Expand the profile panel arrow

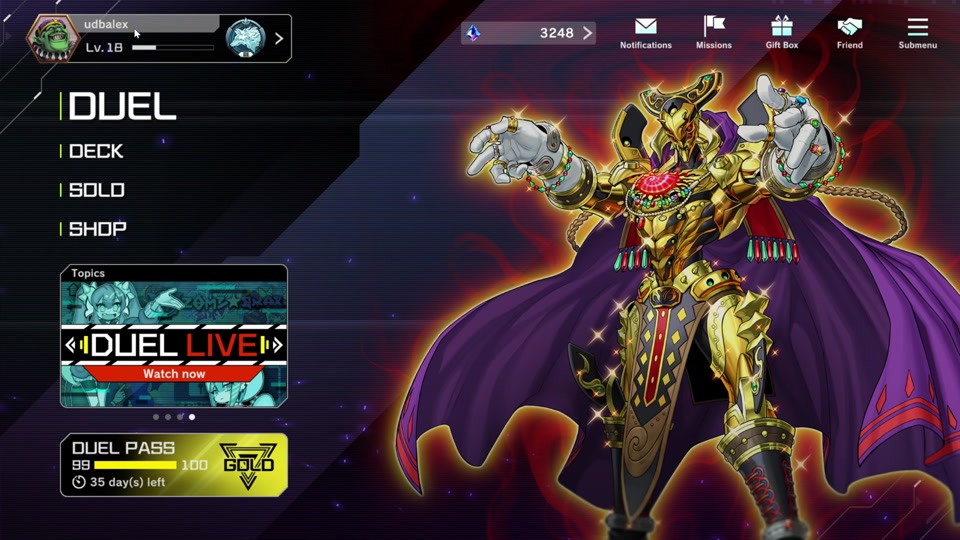pyautogui.click(x=279, y=39)
